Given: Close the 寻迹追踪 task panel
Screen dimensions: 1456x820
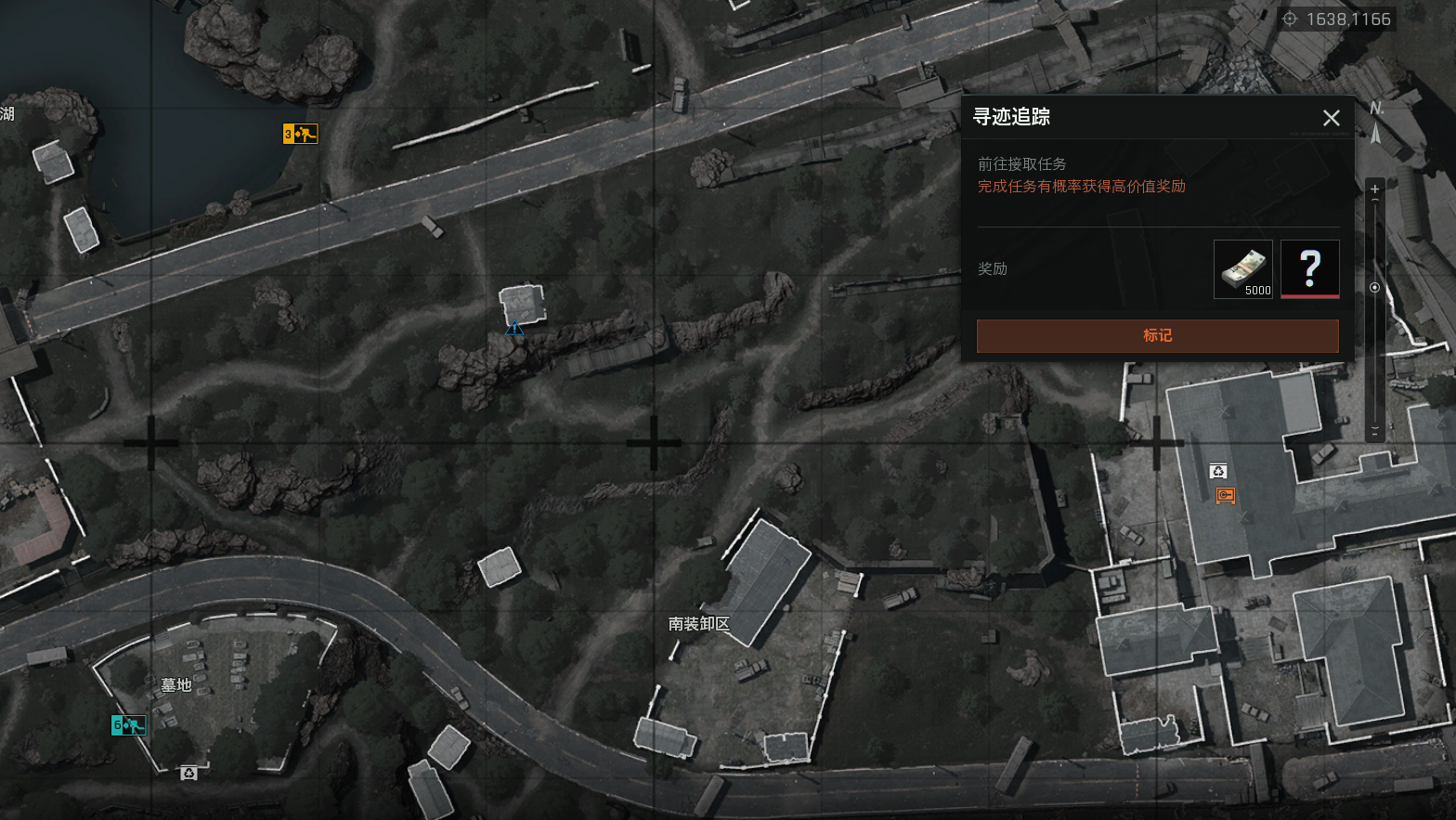Looking at the screenshot, I should point(1331,118).
